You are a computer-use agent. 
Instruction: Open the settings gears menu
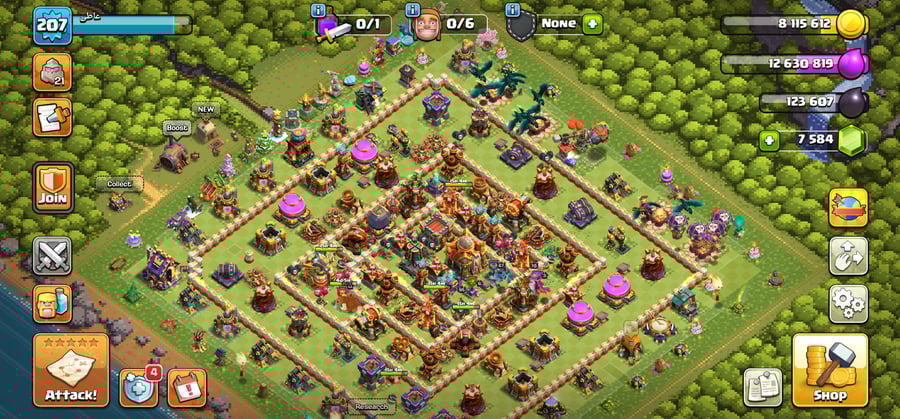coord(847,302)
